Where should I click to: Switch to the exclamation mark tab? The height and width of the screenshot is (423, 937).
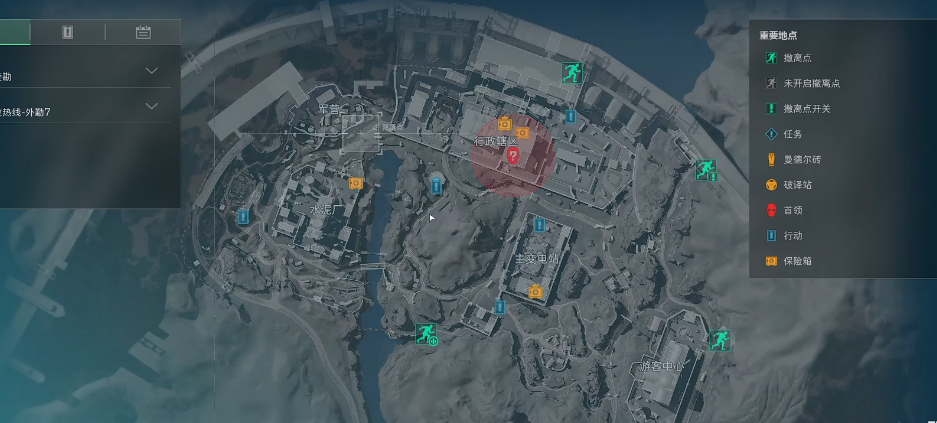[x=67, y=32]
